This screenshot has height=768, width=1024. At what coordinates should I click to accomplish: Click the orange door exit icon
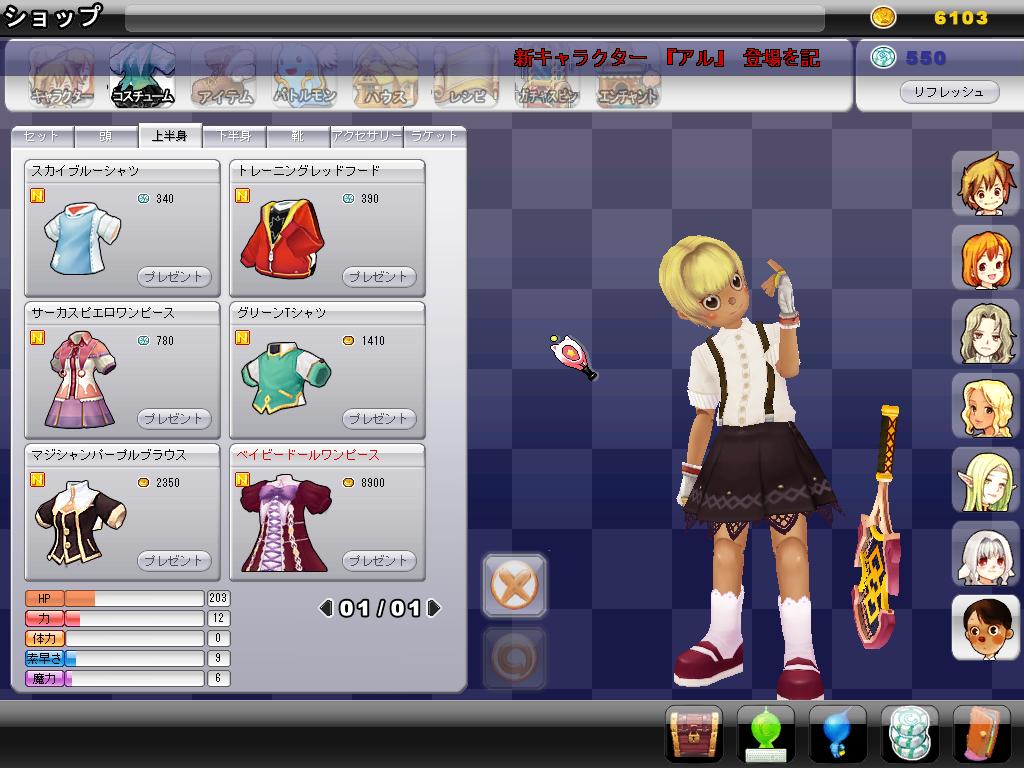[981, 735]
